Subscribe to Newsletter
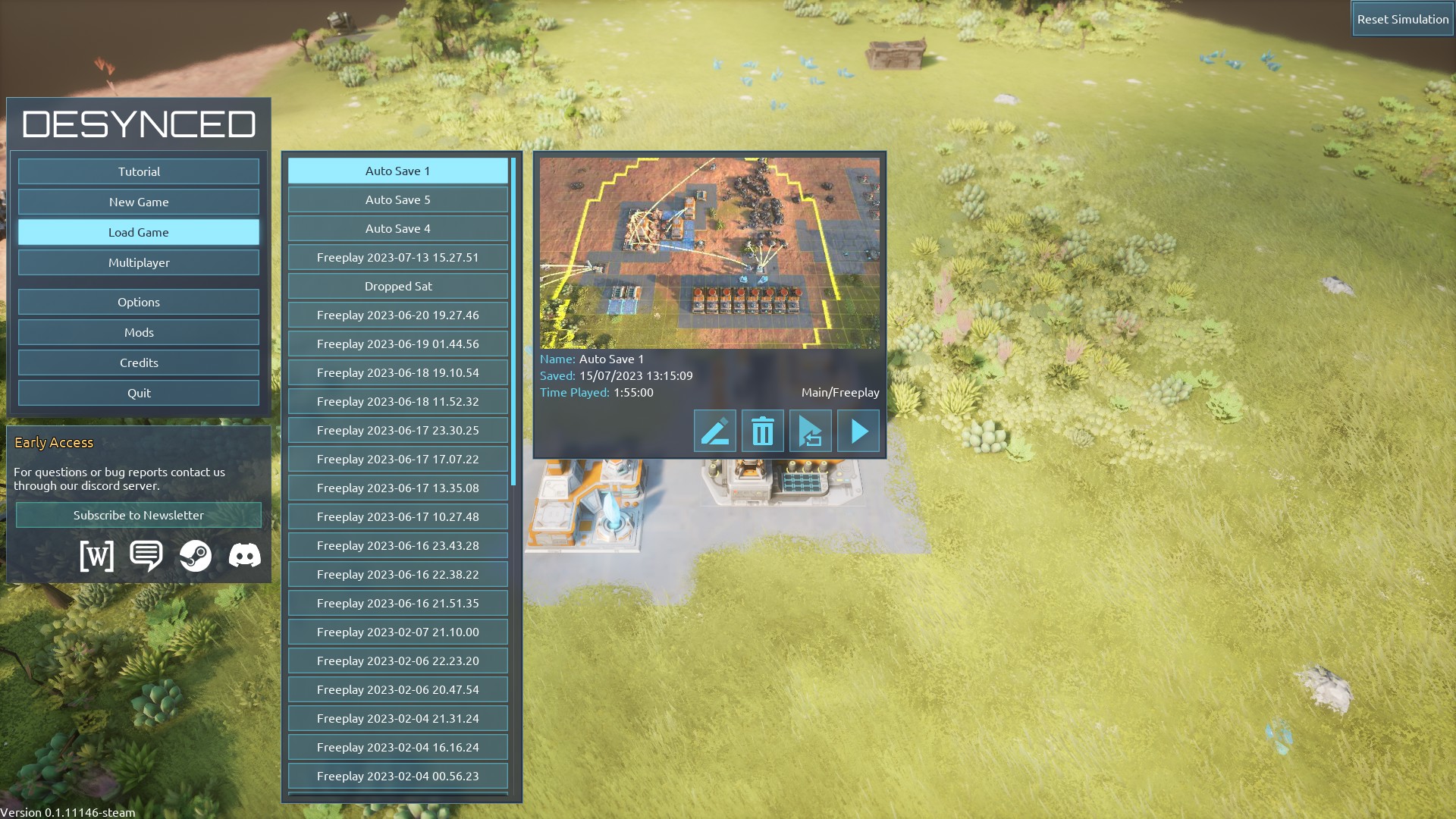The width and height of the screenshot is (1456, 819). [139, 515]
